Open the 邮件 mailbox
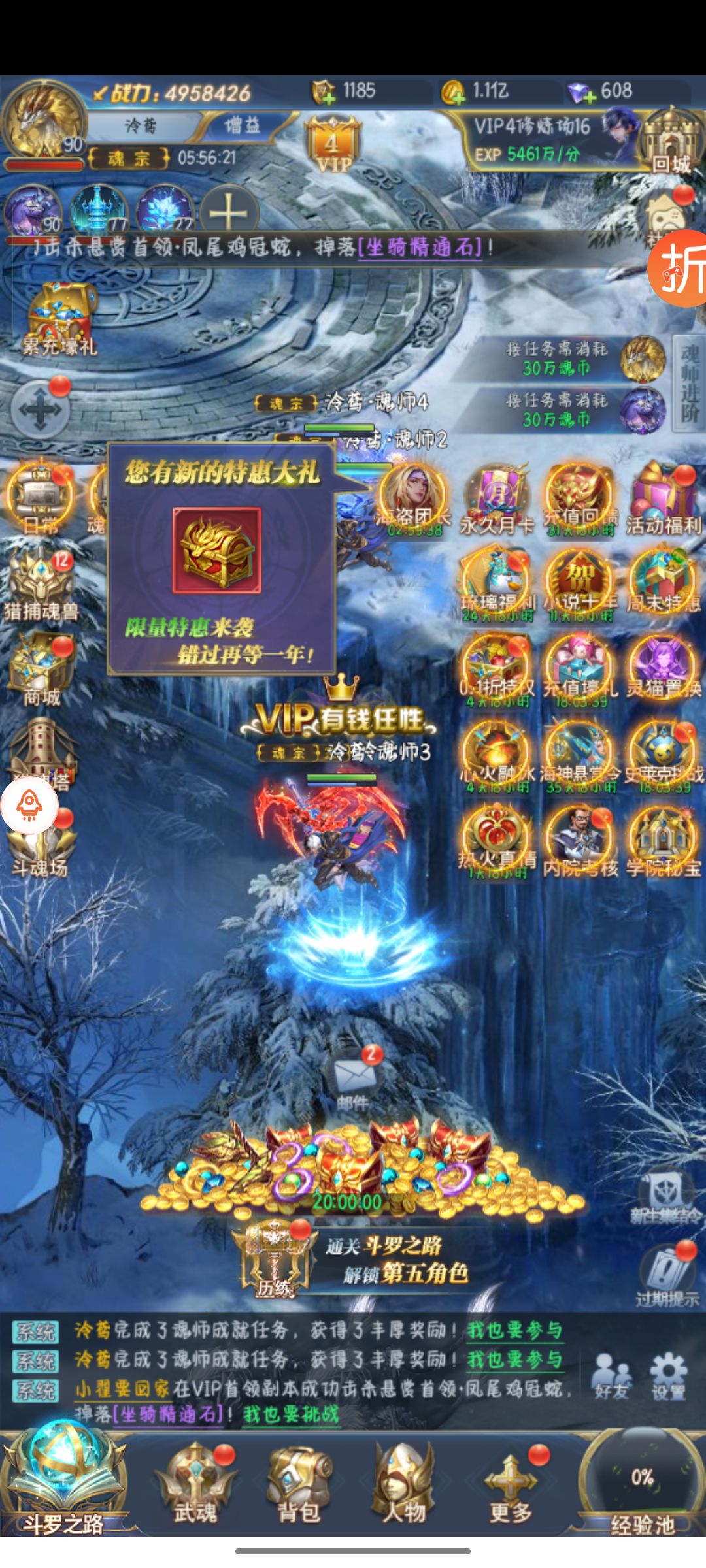Image resolution: width=706 pixels, height=1568 pixels. click(353, 1078)
